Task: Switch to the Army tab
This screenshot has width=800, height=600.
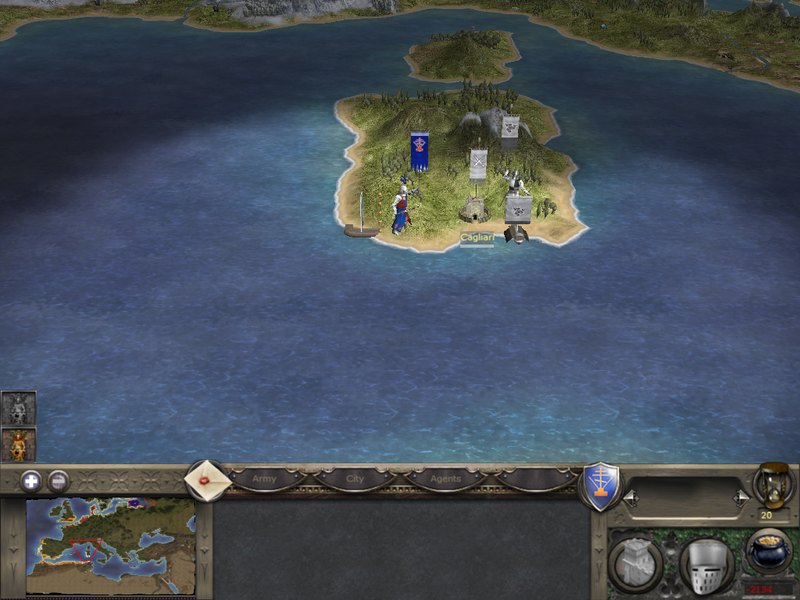Action: pos(264,479)
